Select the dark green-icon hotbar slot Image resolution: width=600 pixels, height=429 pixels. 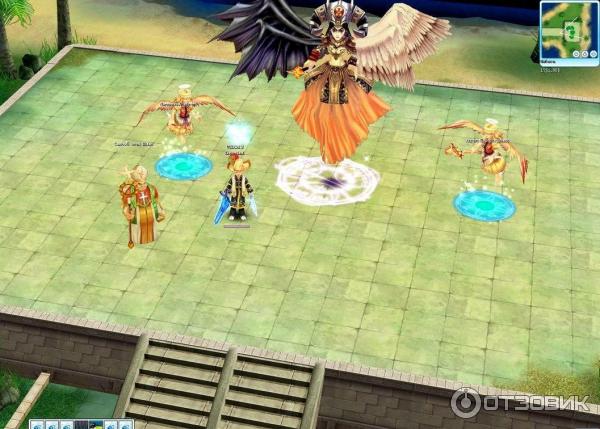coord(96,425)
